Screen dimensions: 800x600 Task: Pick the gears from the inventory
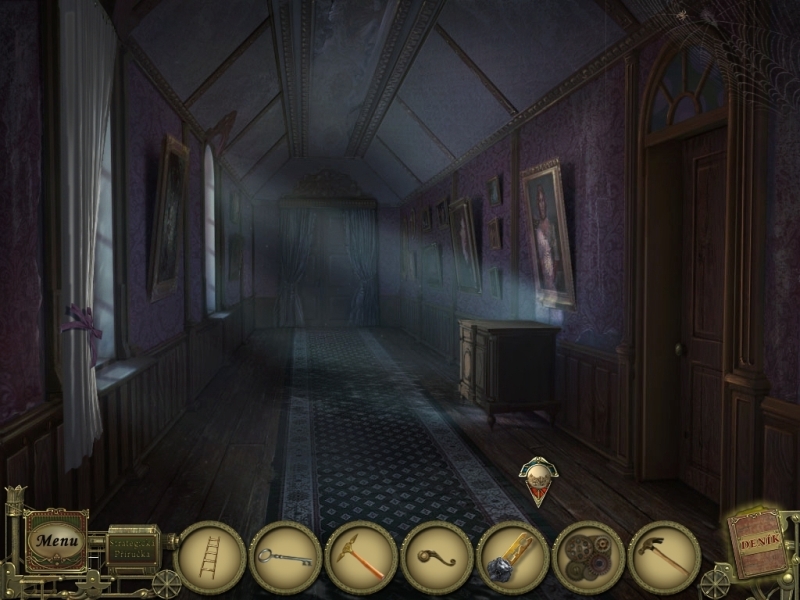tap(588, 558)
